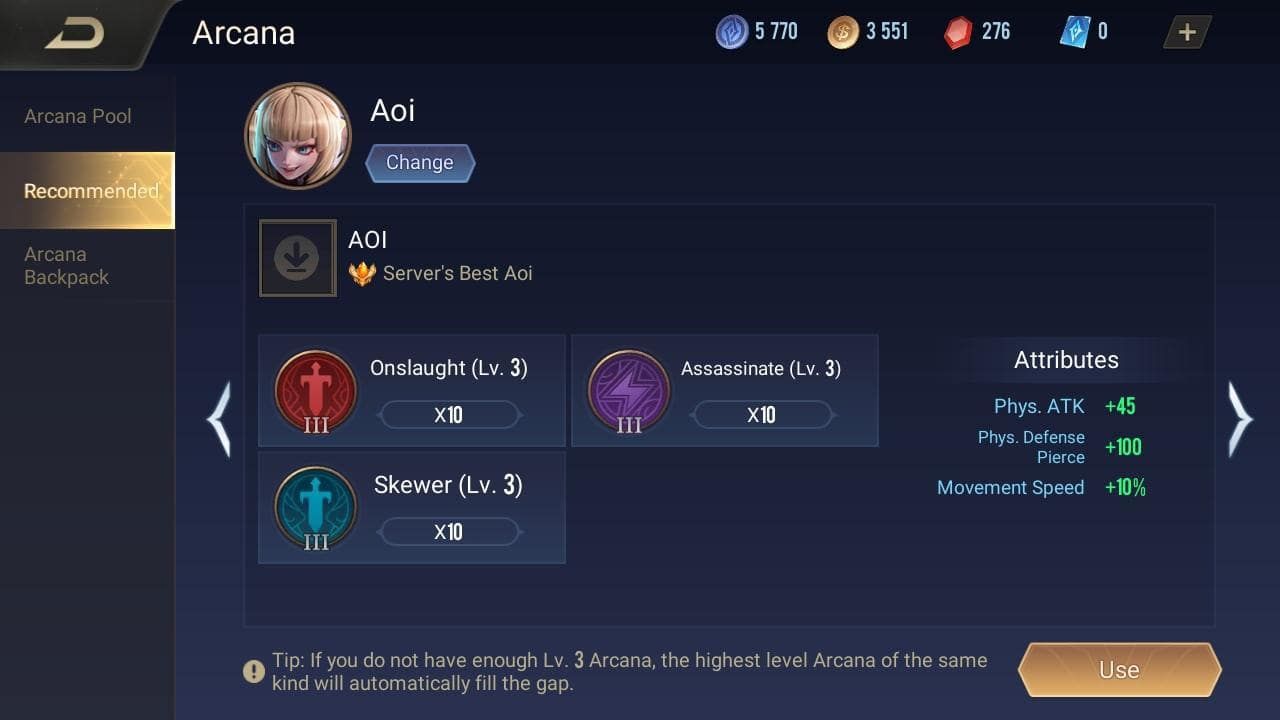Open Aoi's hero portrait
Image resolution: width=1280 pixels, height=720 pixels.
click(297, 135)
